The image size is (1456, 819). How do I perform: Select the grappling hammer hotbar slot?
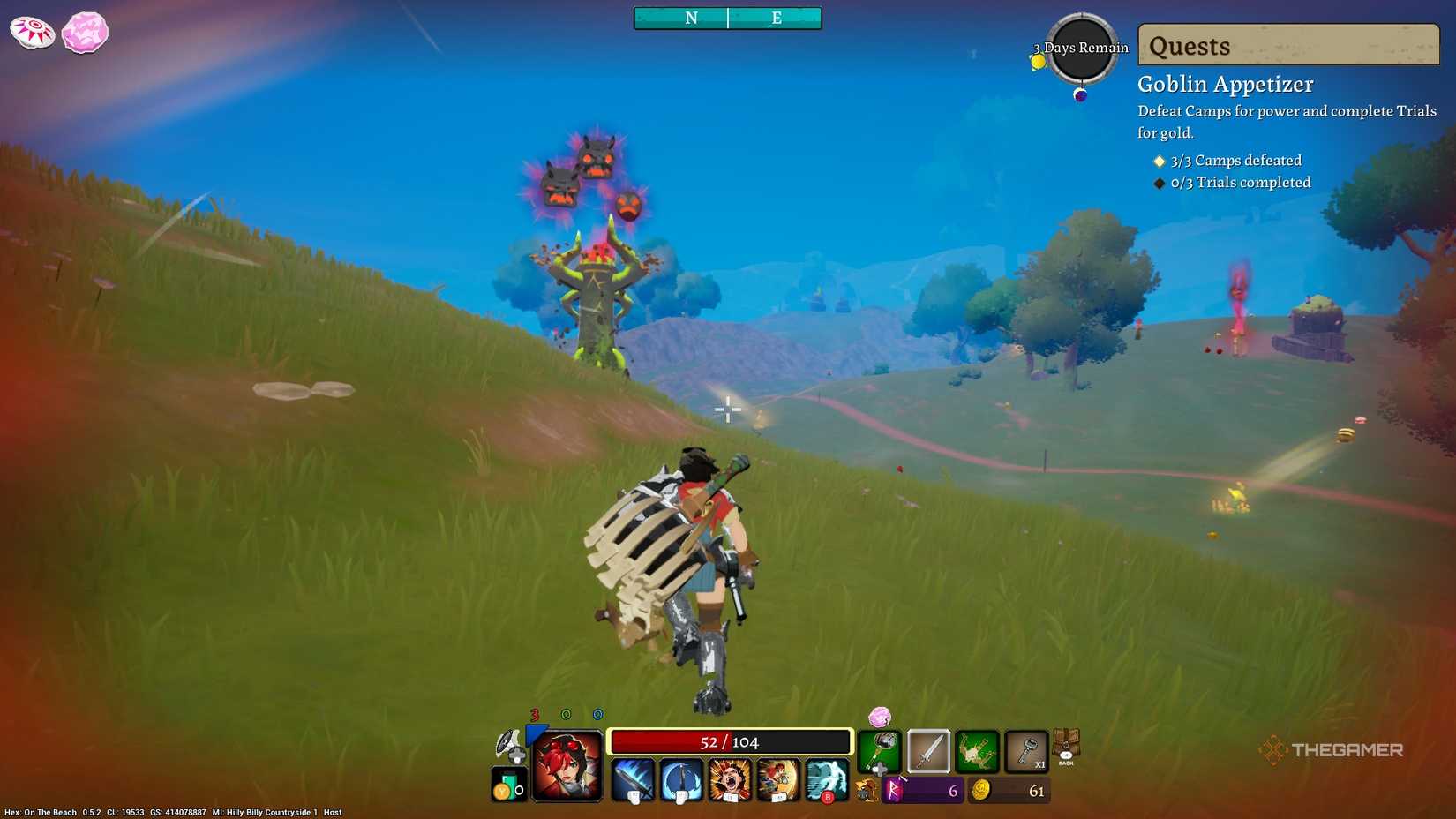(880, 751)
